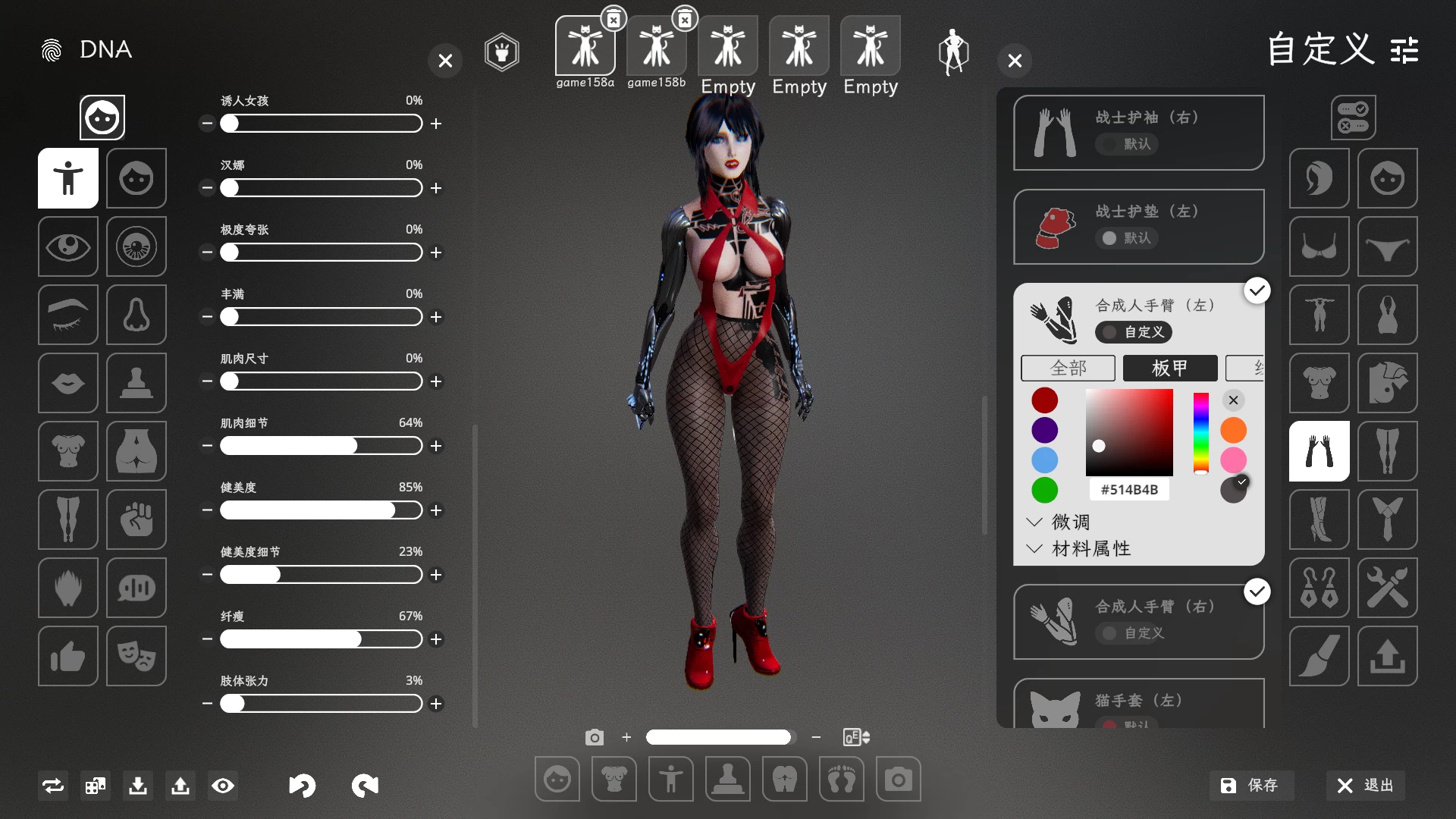Open the earrings accessory category
This screenshot has width=1456, height=819.
click(1319, 588)
